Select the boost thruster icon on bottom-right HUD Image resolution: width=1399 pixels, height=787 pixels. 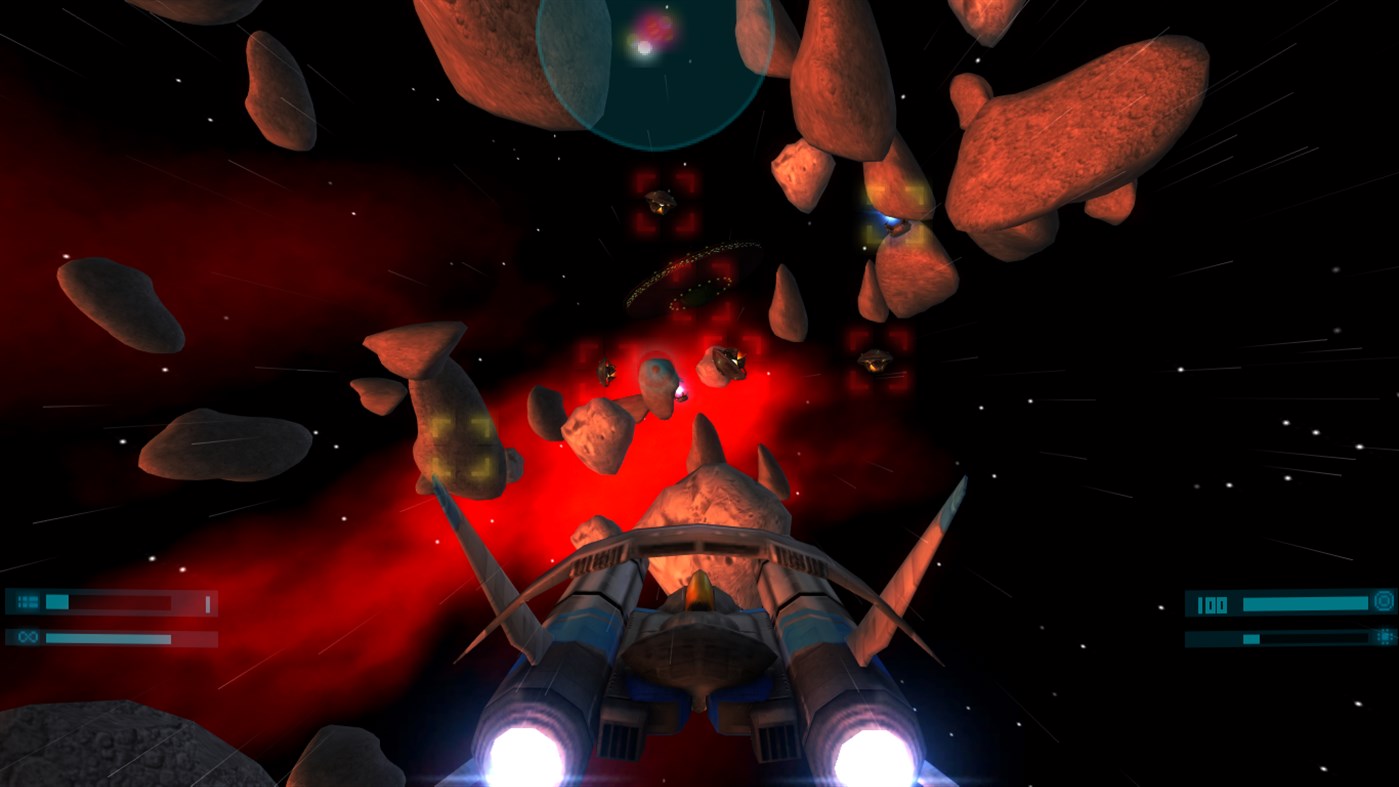click(1383, 637)
